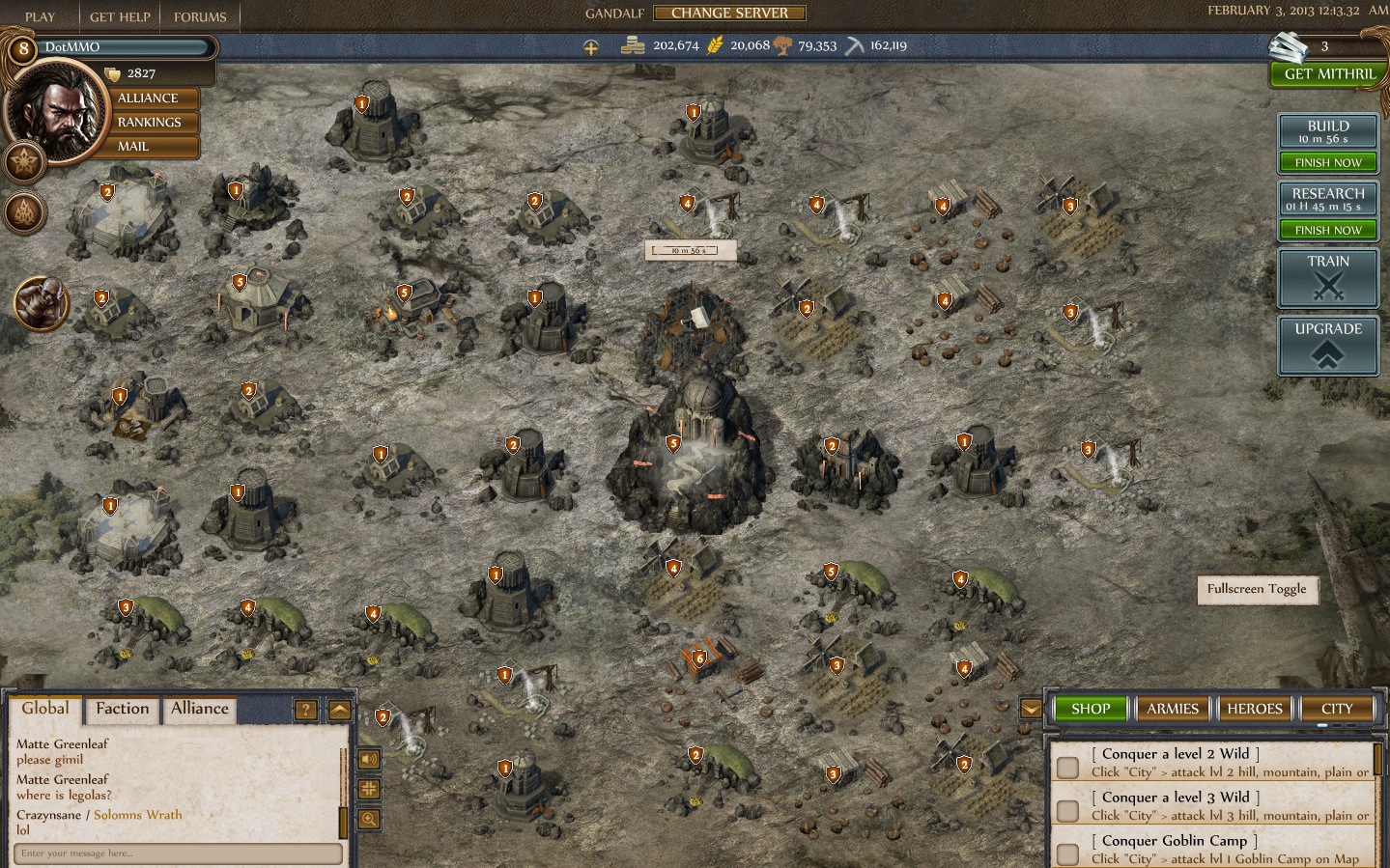The width and height of the screenshot is (1390, 868).
Task: Open the Shop
Action: click(x=1091, y=709)
